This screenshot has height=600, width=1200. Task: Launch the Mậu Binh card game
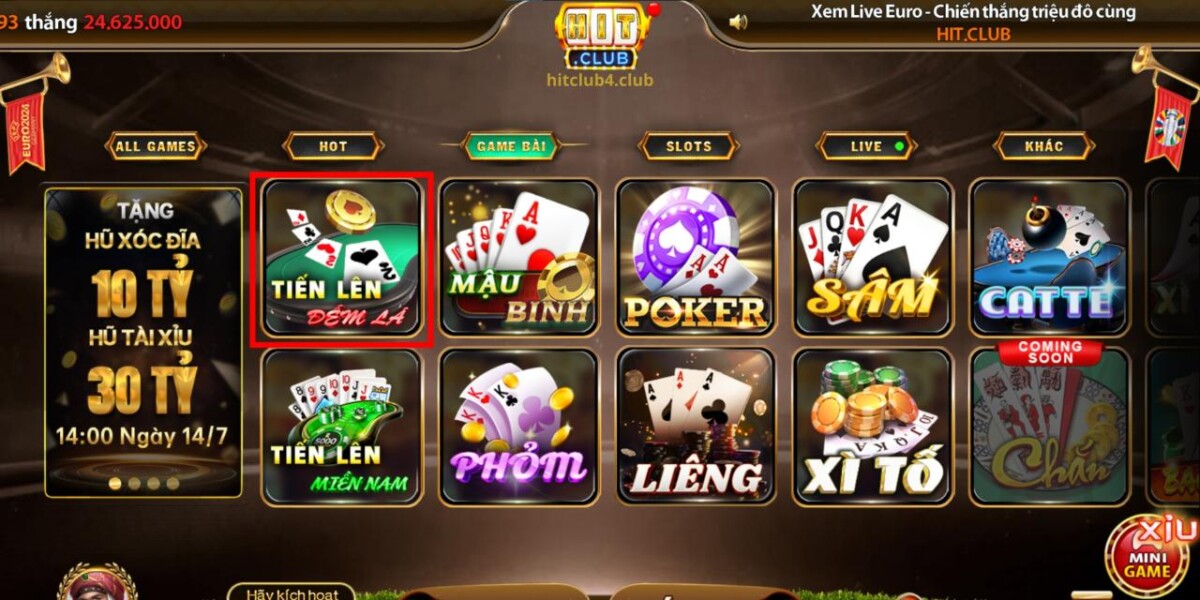tap(519, 258)
